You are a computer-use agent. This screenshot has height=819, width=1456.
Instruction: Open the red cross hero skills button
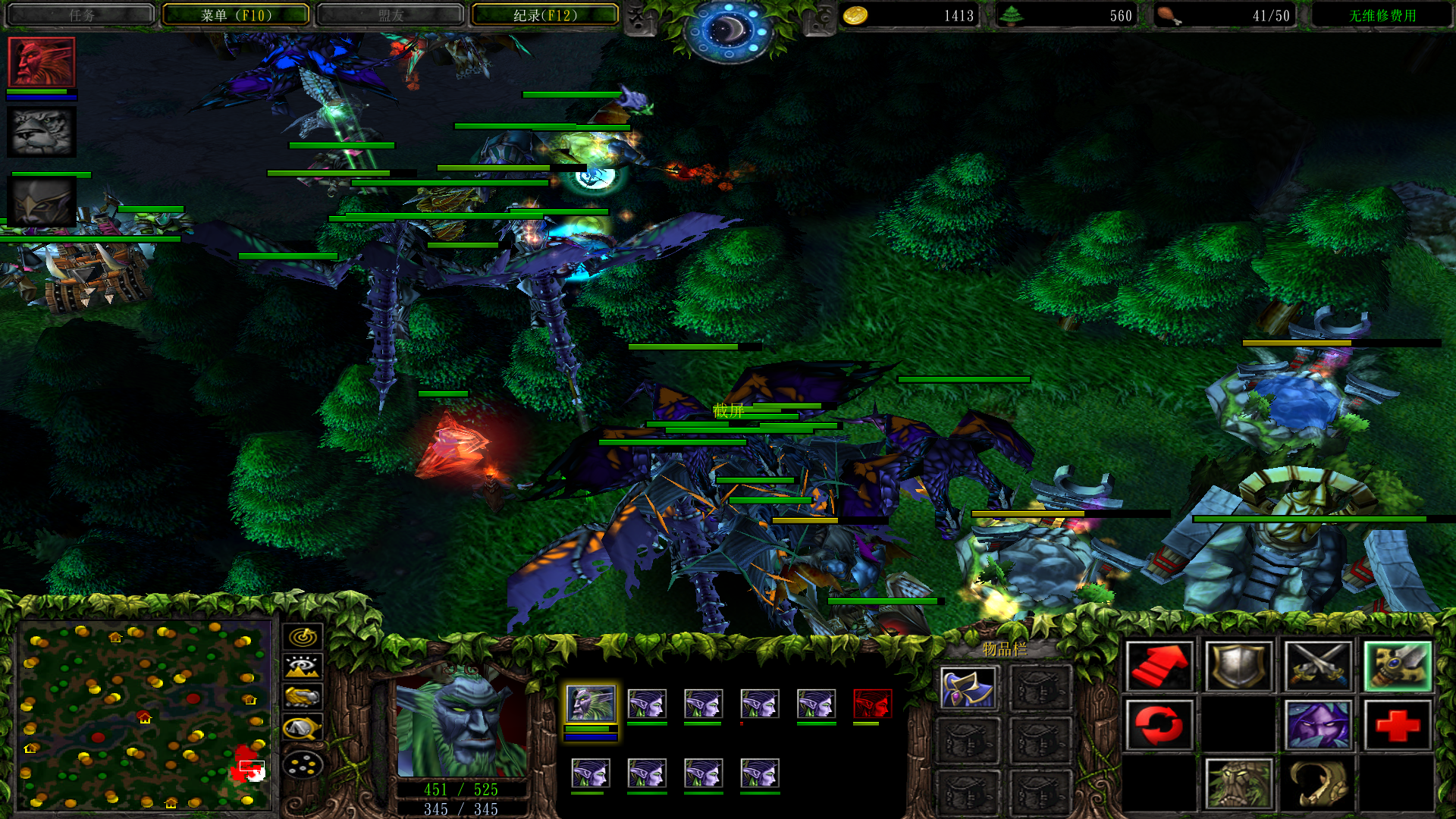pos(1397,726)
